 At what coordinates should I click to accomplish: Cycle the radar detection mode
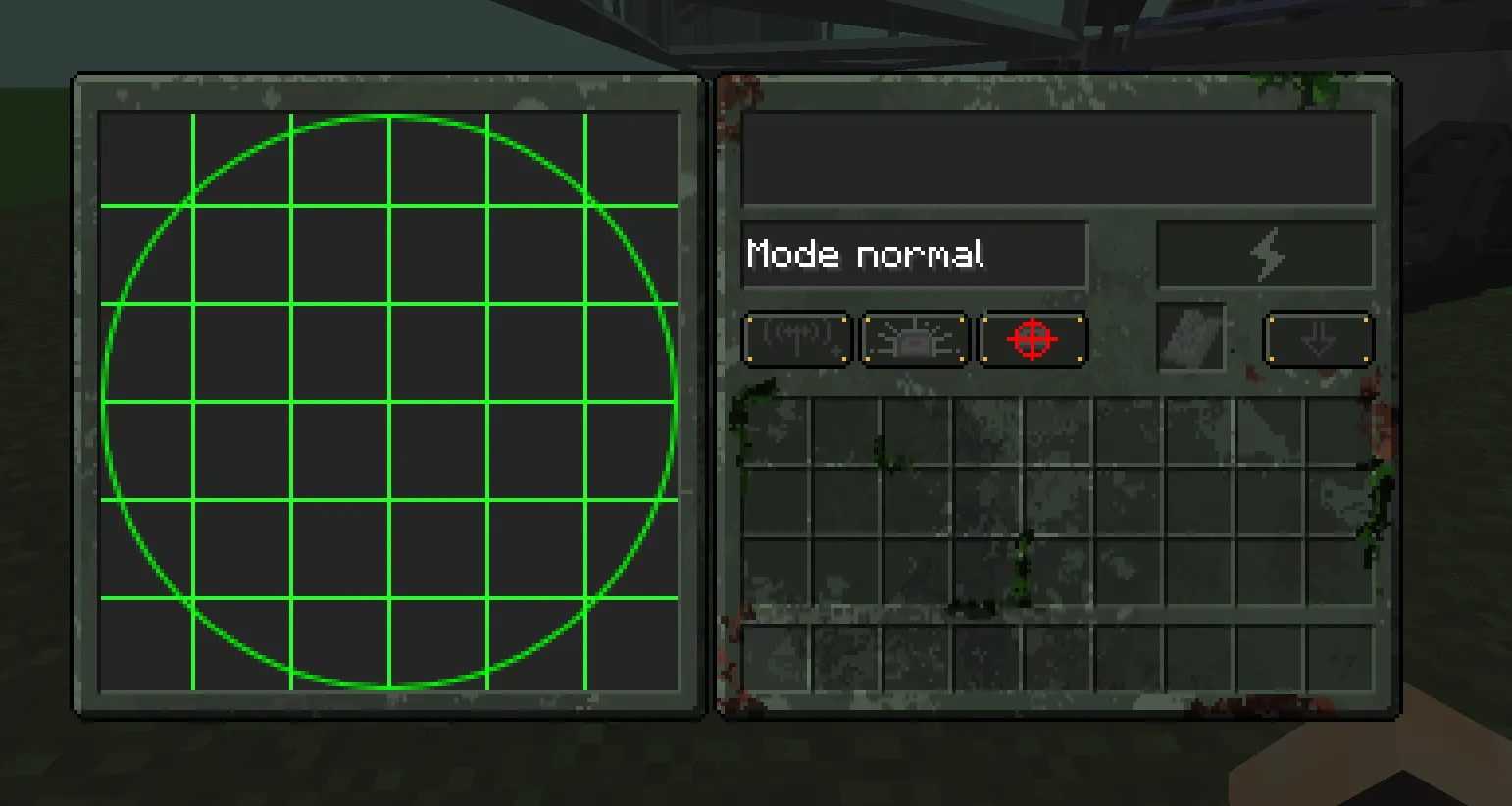tap(914, 254)
